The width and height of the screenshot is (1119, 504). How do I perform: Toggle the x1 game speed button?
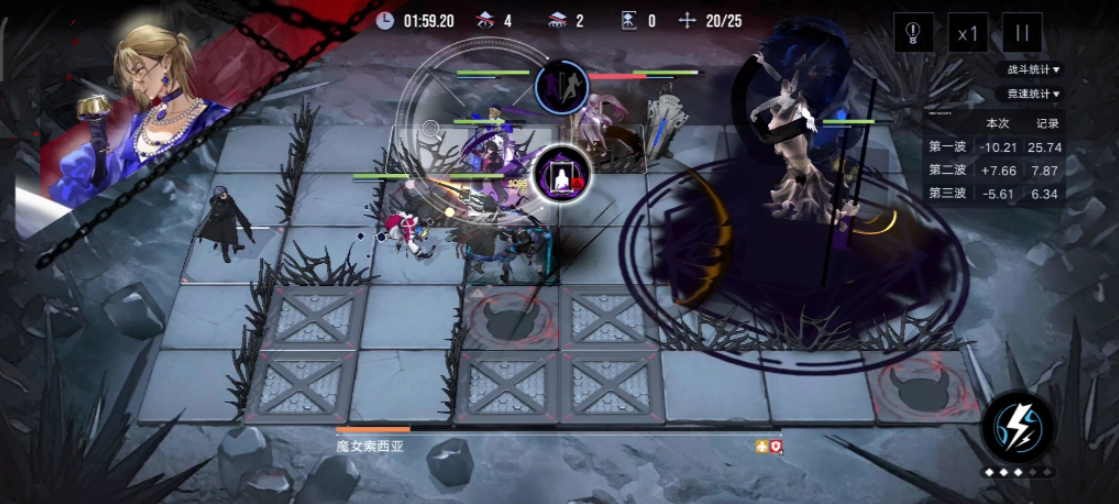(967, 33)
